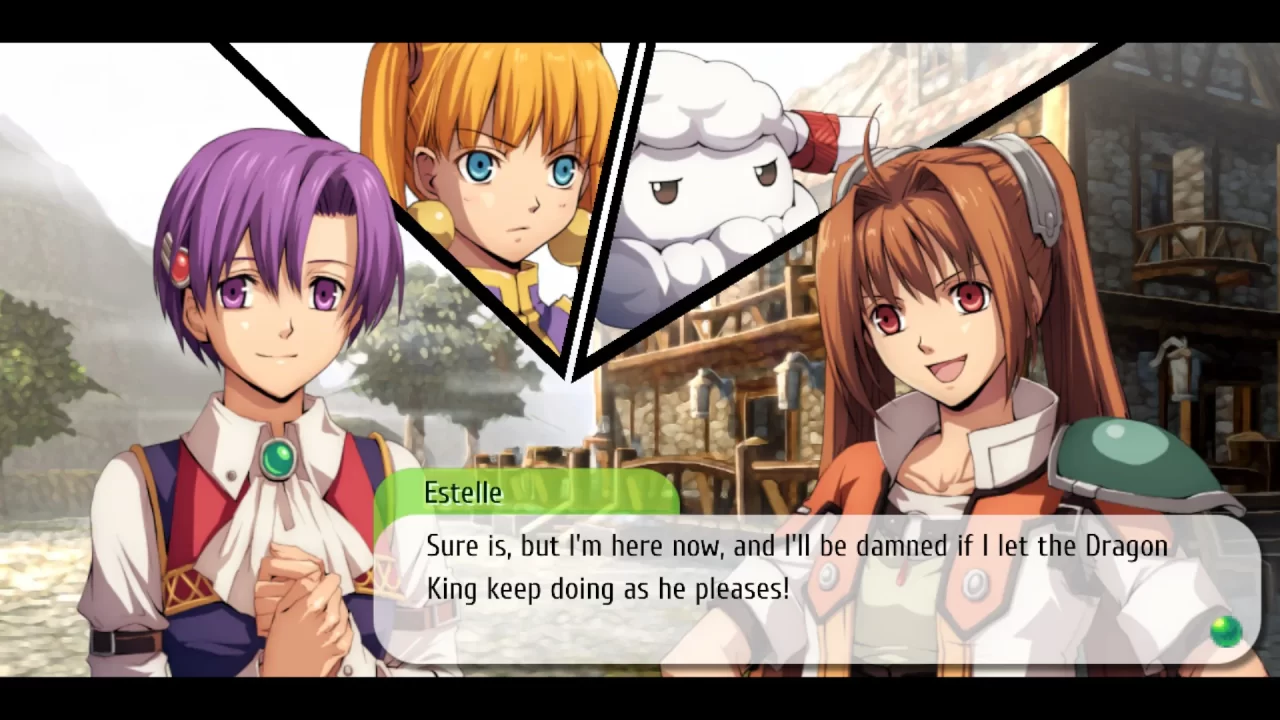Click the shiny highlight on the continue orb

(x=1220, y=624)
